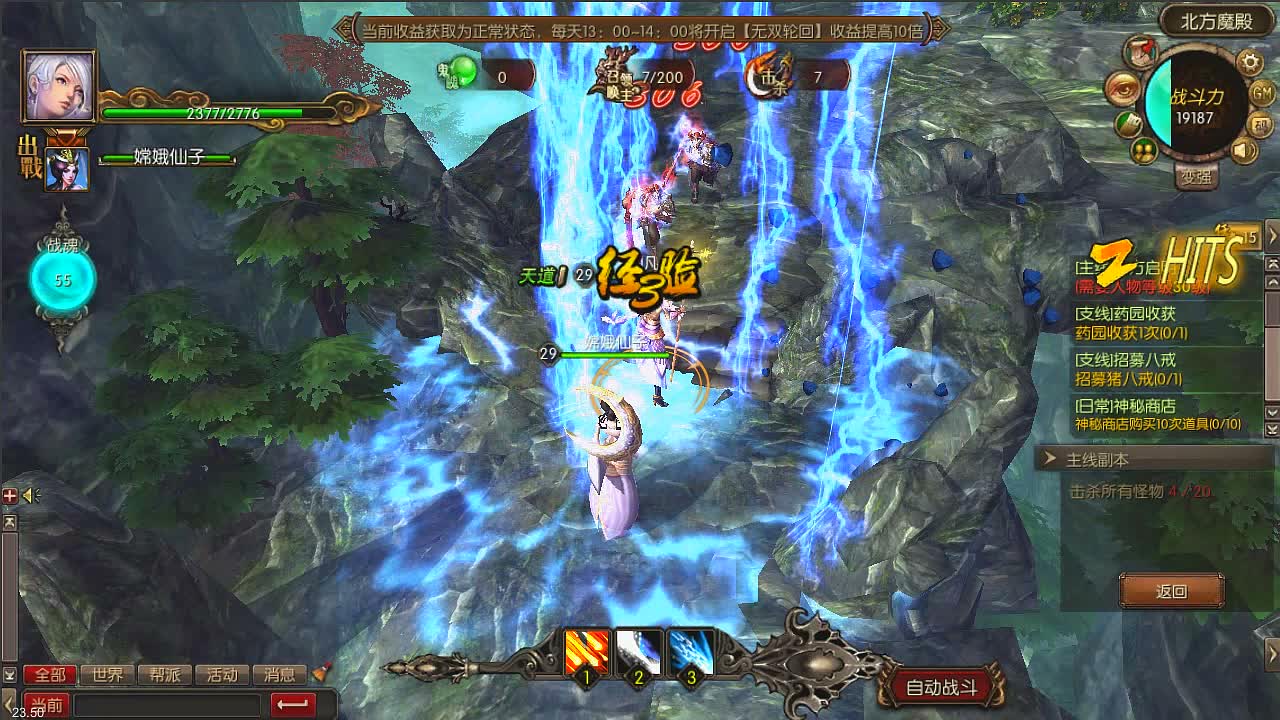This screenshot has height=720, width=1280.
Task: Mute chat with the speaker icon above chat
Action: (x=28, y=494)
